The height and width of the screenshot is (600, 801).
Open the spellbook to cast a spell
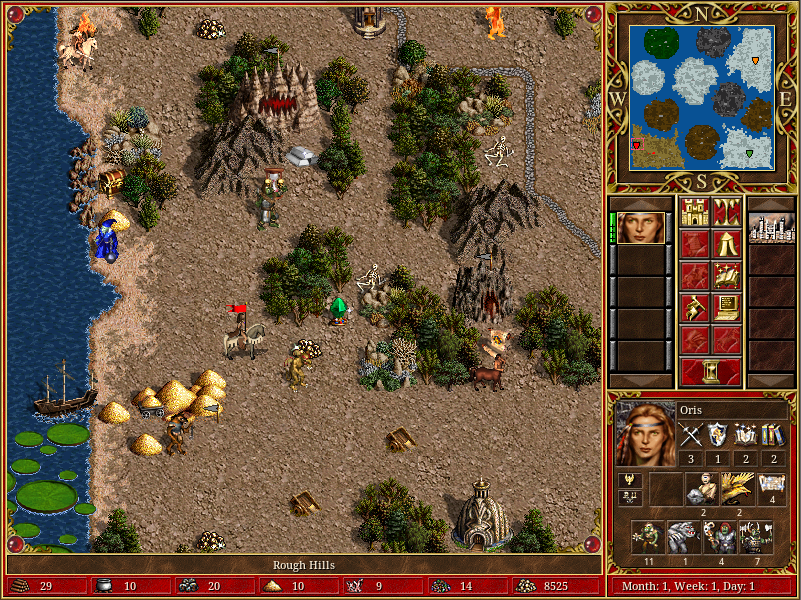pyautogui.click(x=726, y=276)
